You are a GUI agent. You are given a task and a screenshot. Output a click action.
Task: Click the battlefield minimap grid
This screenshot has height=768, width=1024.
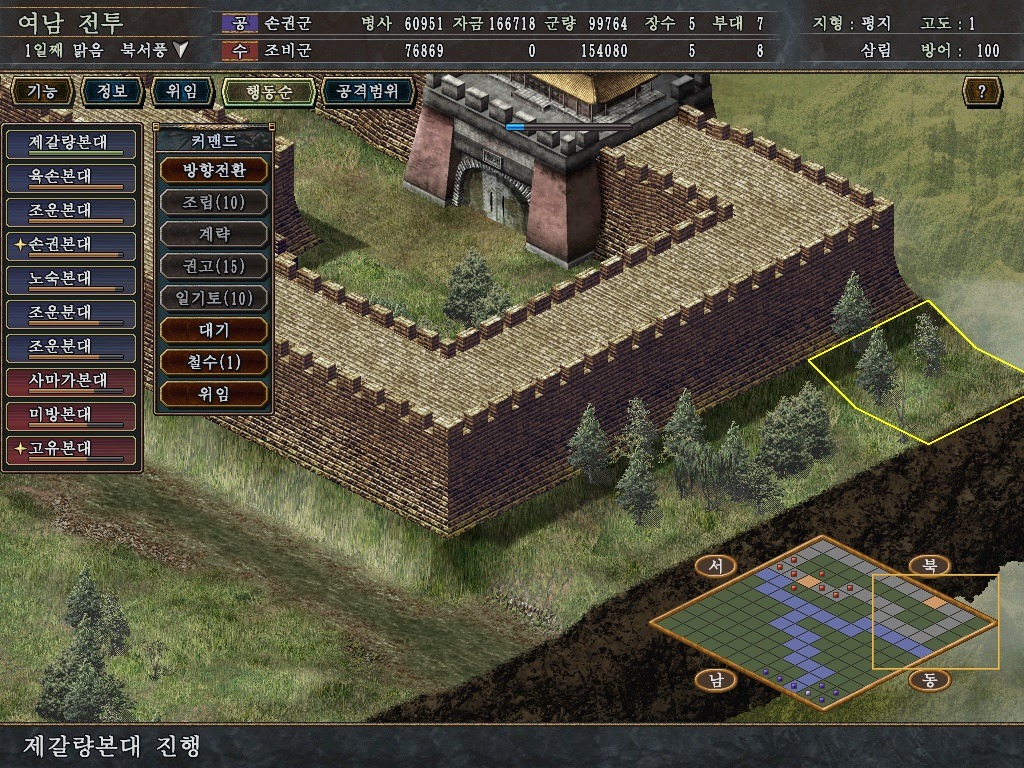822,622
